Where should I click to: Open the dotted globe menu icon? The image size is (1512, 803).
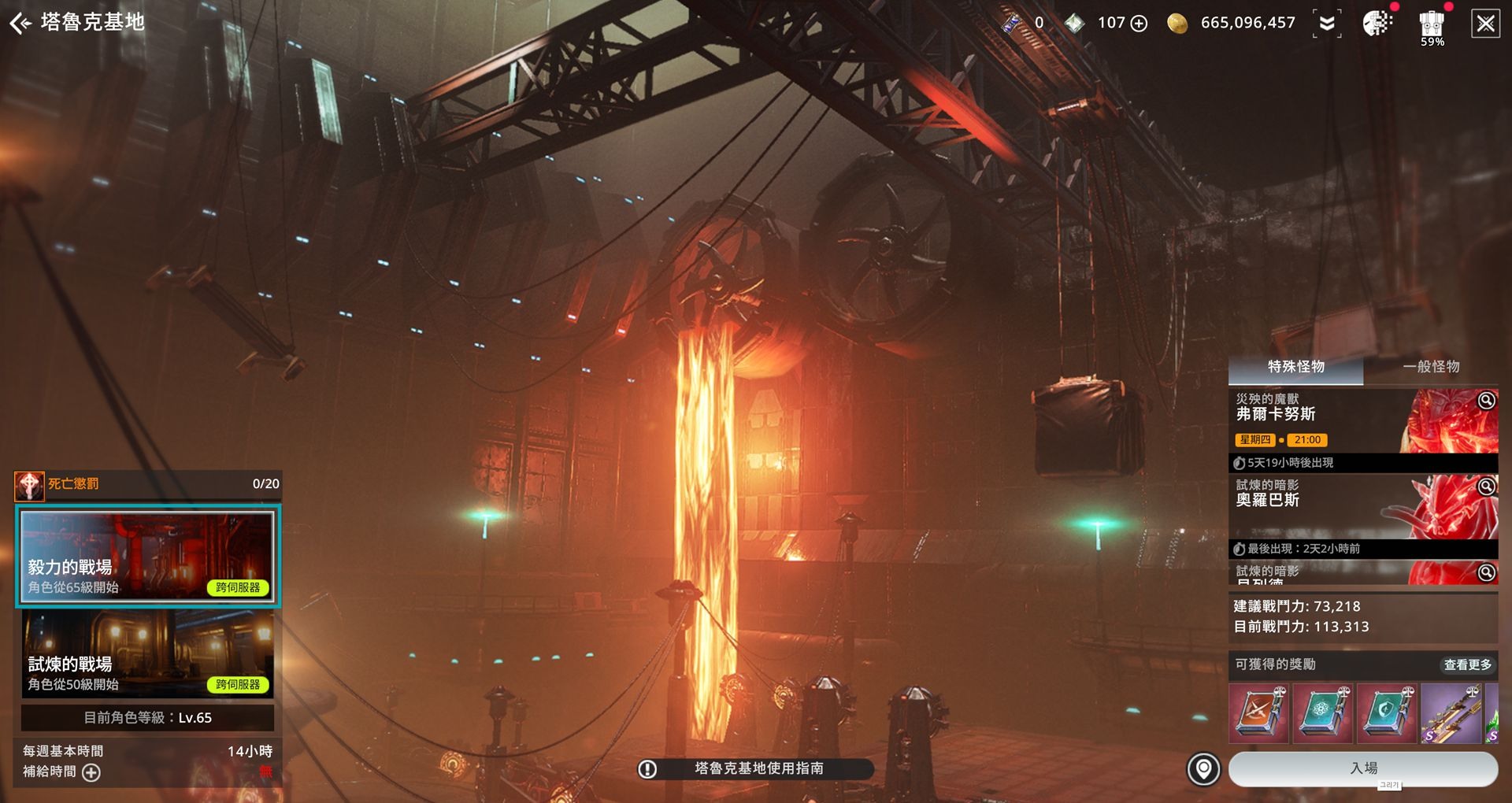pos(1377,24)
